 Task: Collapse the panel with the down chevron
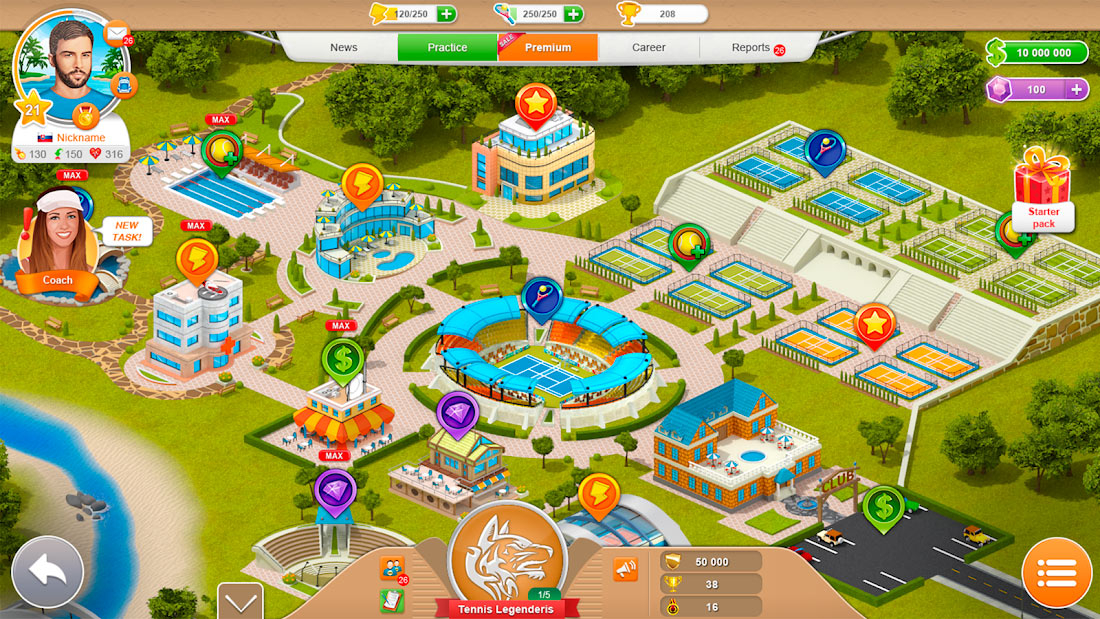240,602
